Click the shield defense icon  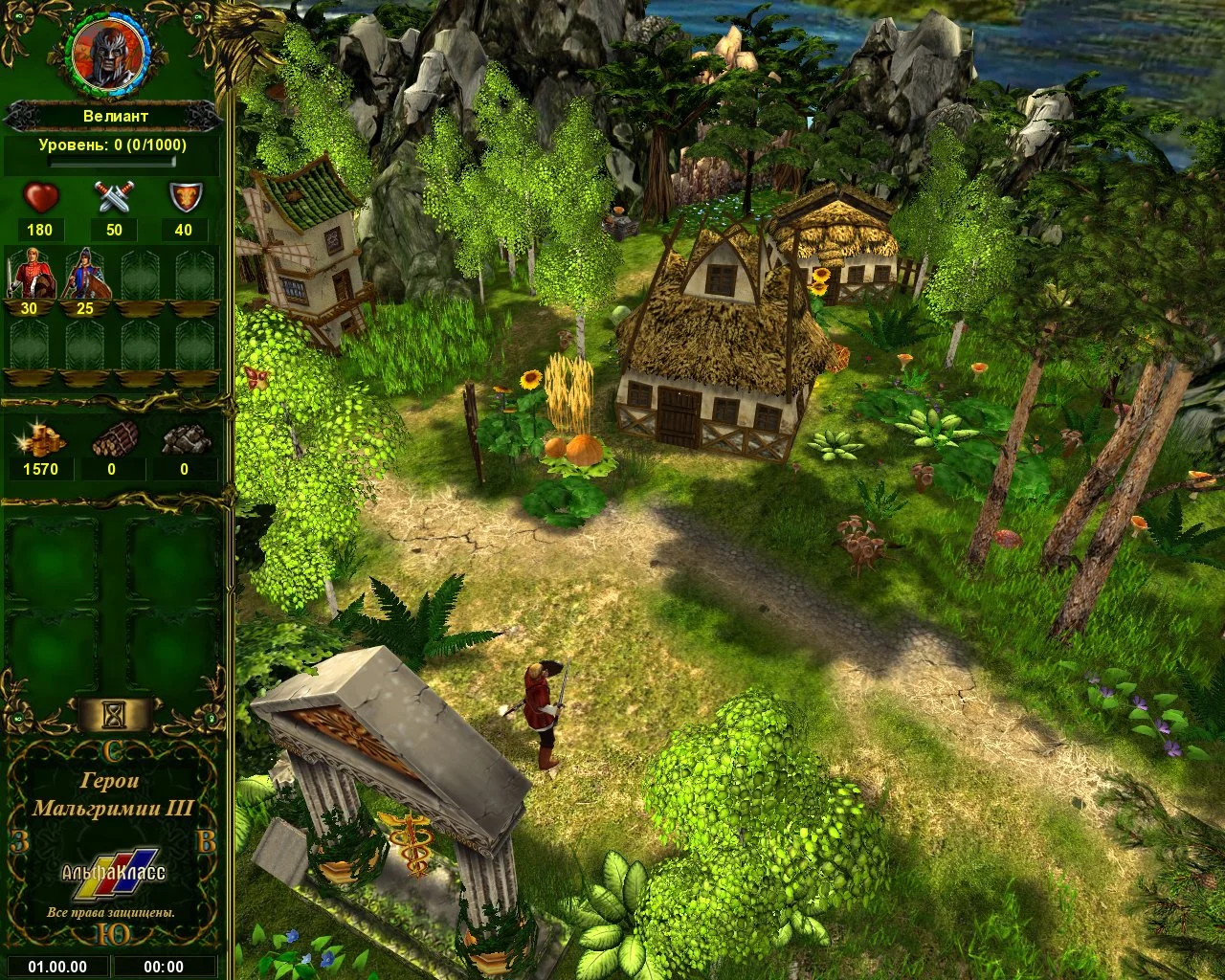coord(183,198)
